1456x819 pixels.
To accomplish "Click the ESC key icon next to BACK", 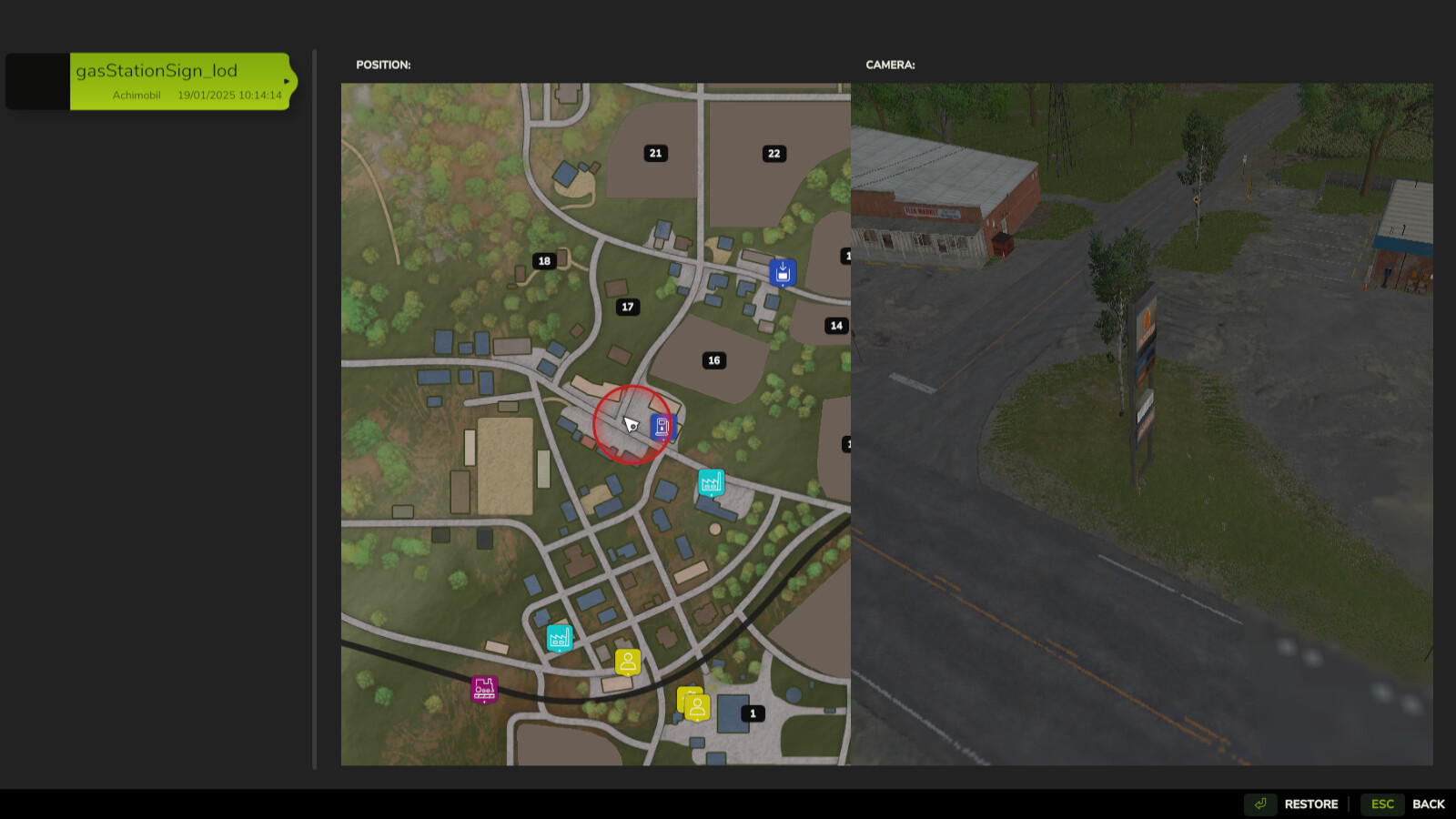I will pos(1381,804).
